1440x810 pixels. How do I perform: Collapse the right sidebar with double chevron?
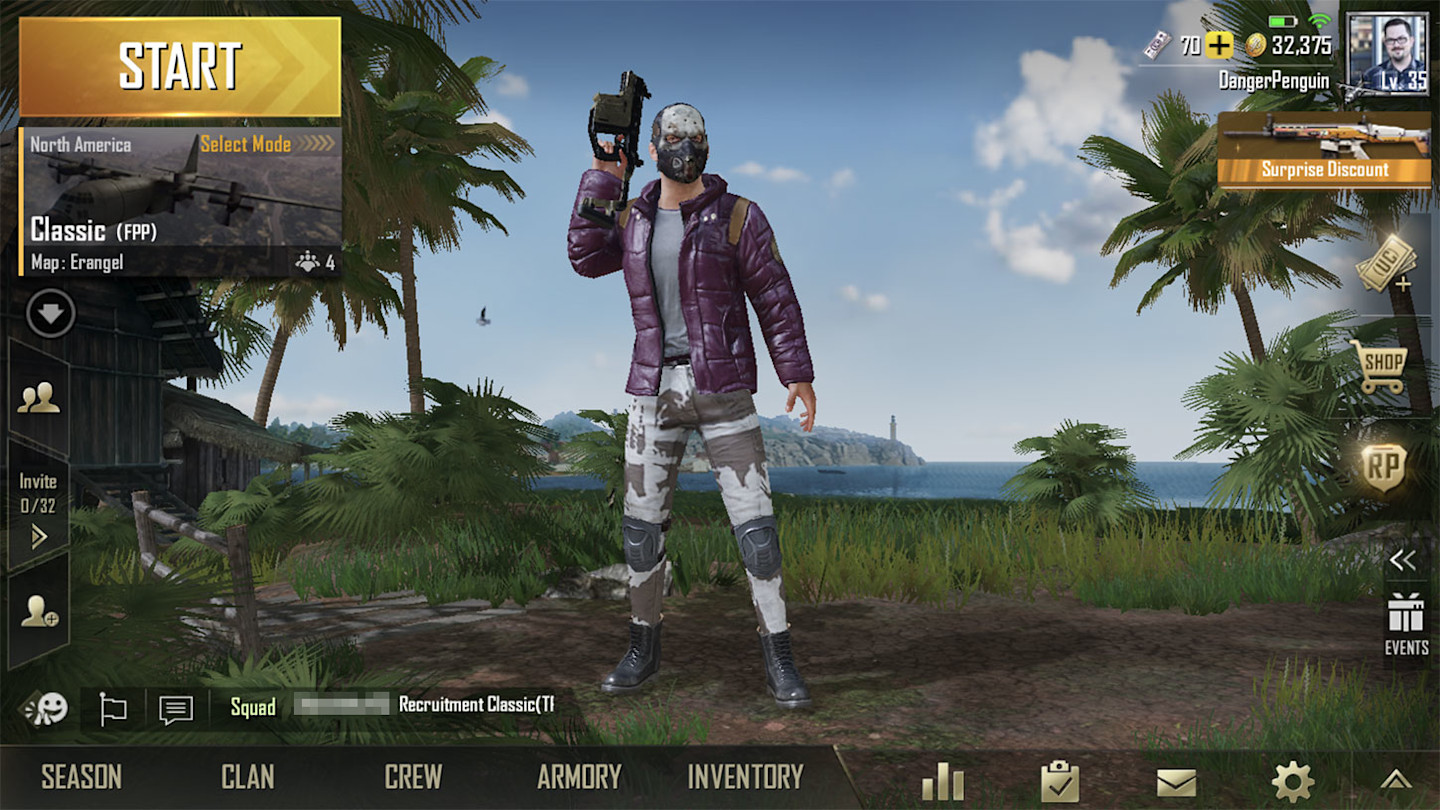(1404, 560)
